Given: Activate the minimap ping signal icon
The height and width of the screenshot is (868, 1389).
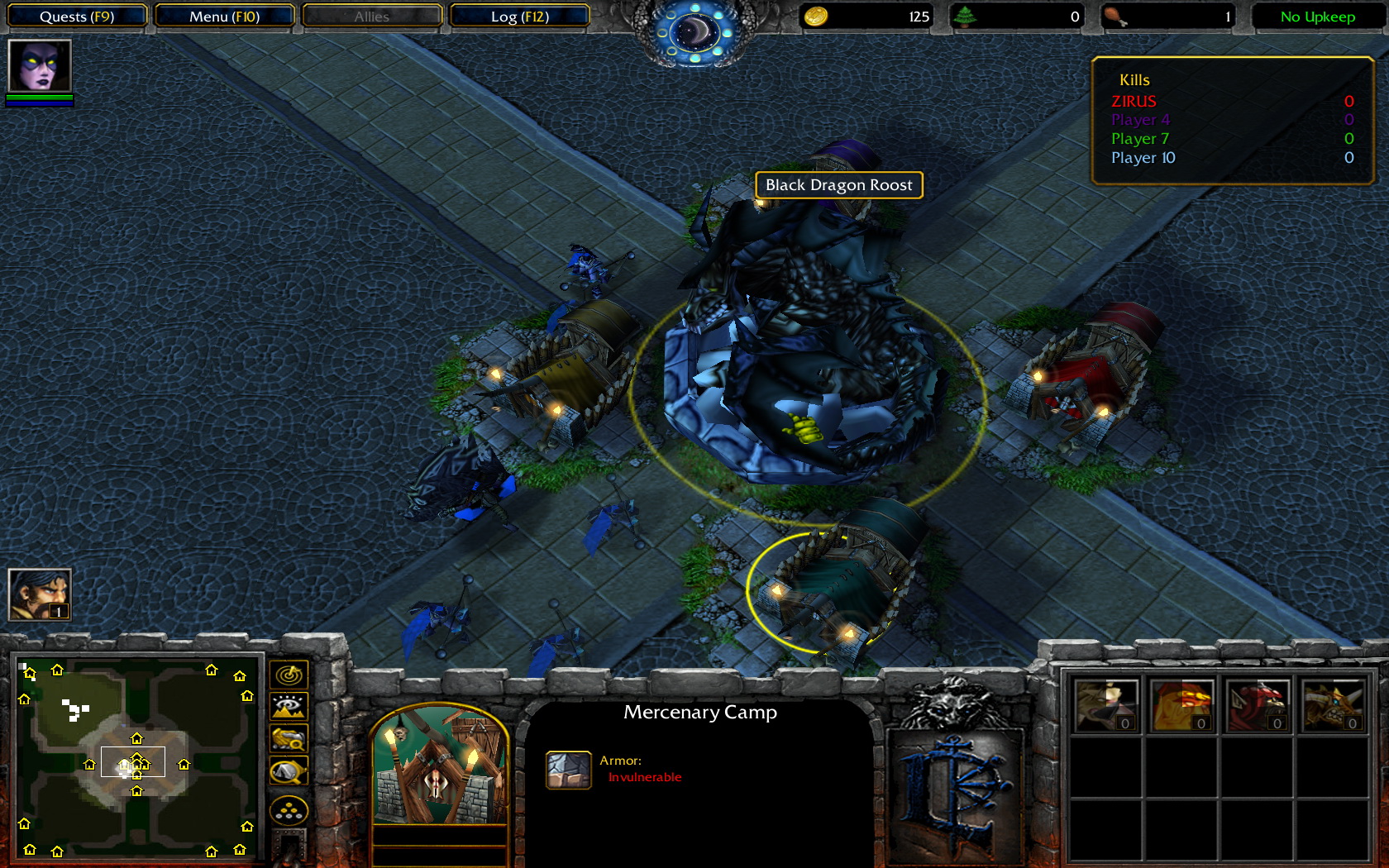Looking at the screenshot, I should pyautogui.click(x=289, y=674).
